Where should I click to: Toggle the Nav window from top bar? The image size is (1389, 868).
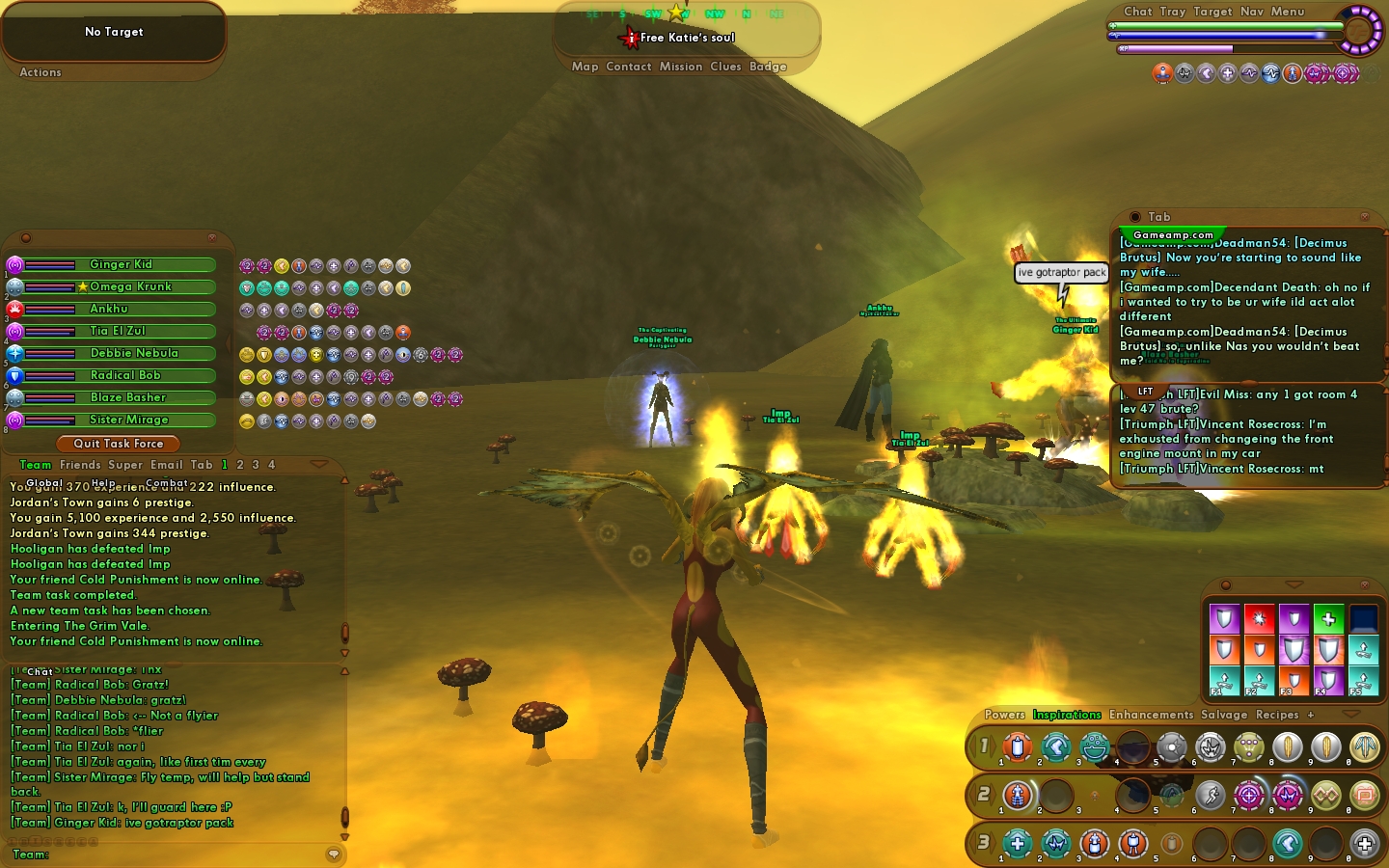tap(1252, 12)
